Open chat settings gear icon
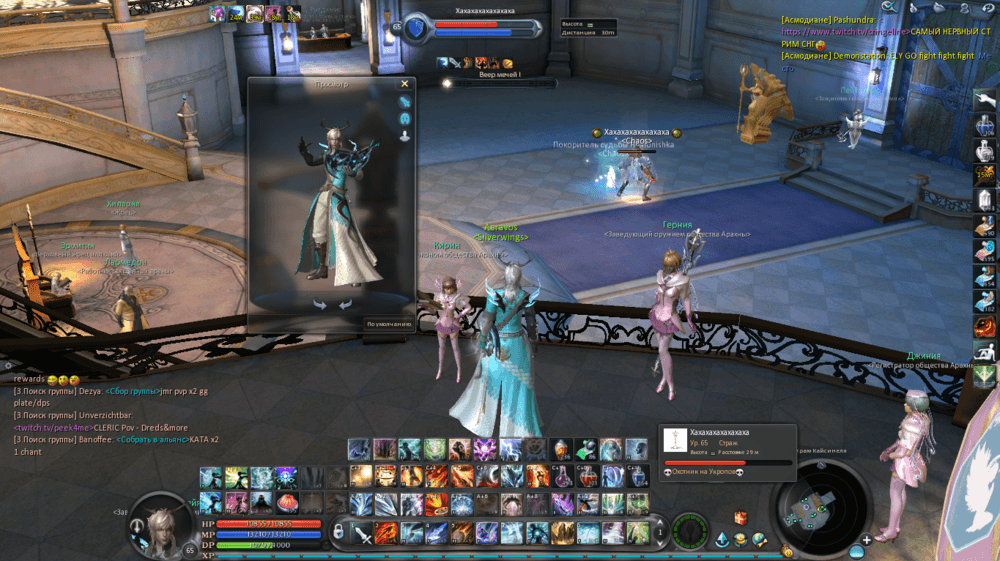The height and width of the screenshot is (561, 1000). coord(8,366)
